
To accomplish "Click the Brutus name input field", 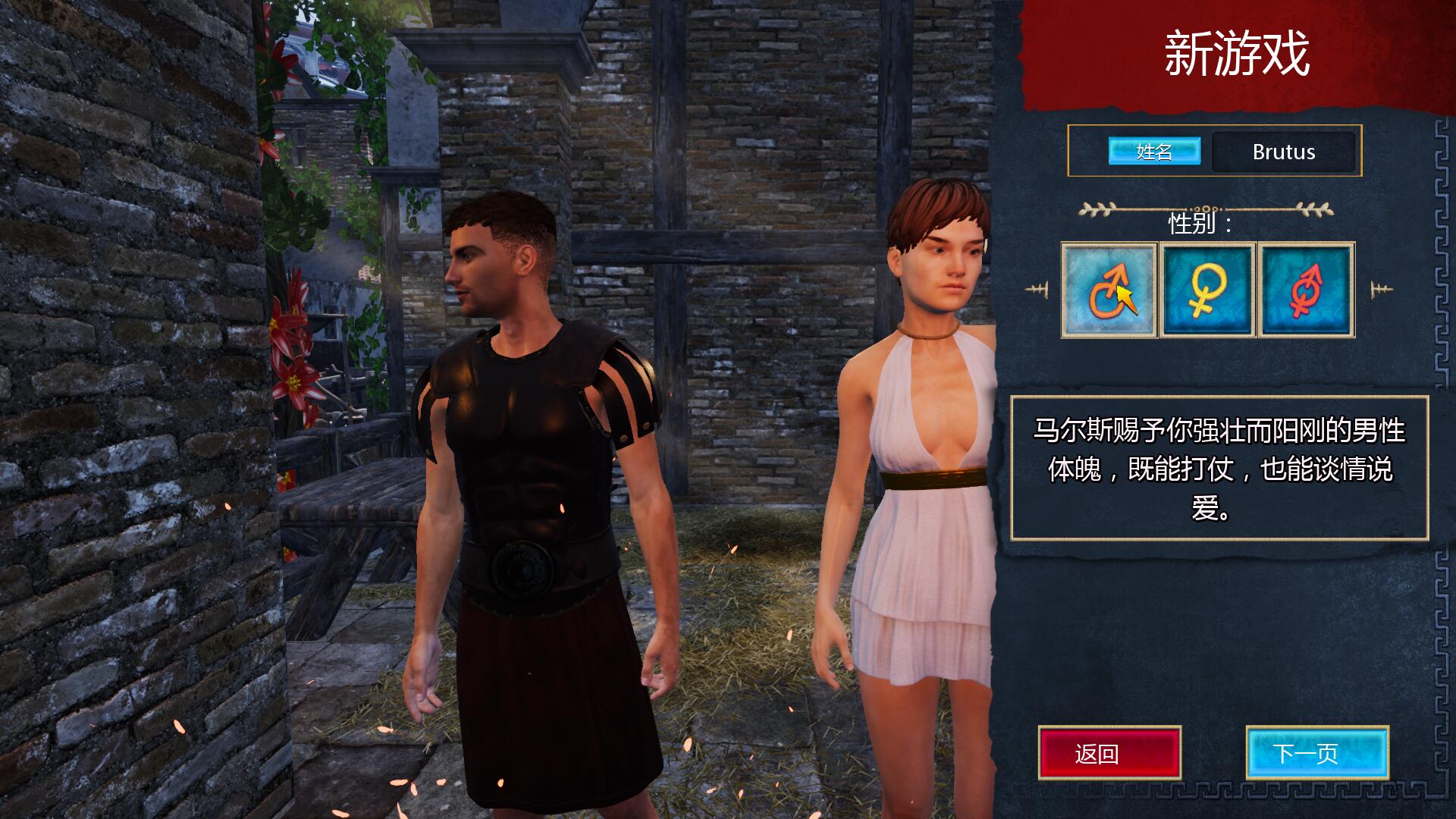I will pos(1285,152).
